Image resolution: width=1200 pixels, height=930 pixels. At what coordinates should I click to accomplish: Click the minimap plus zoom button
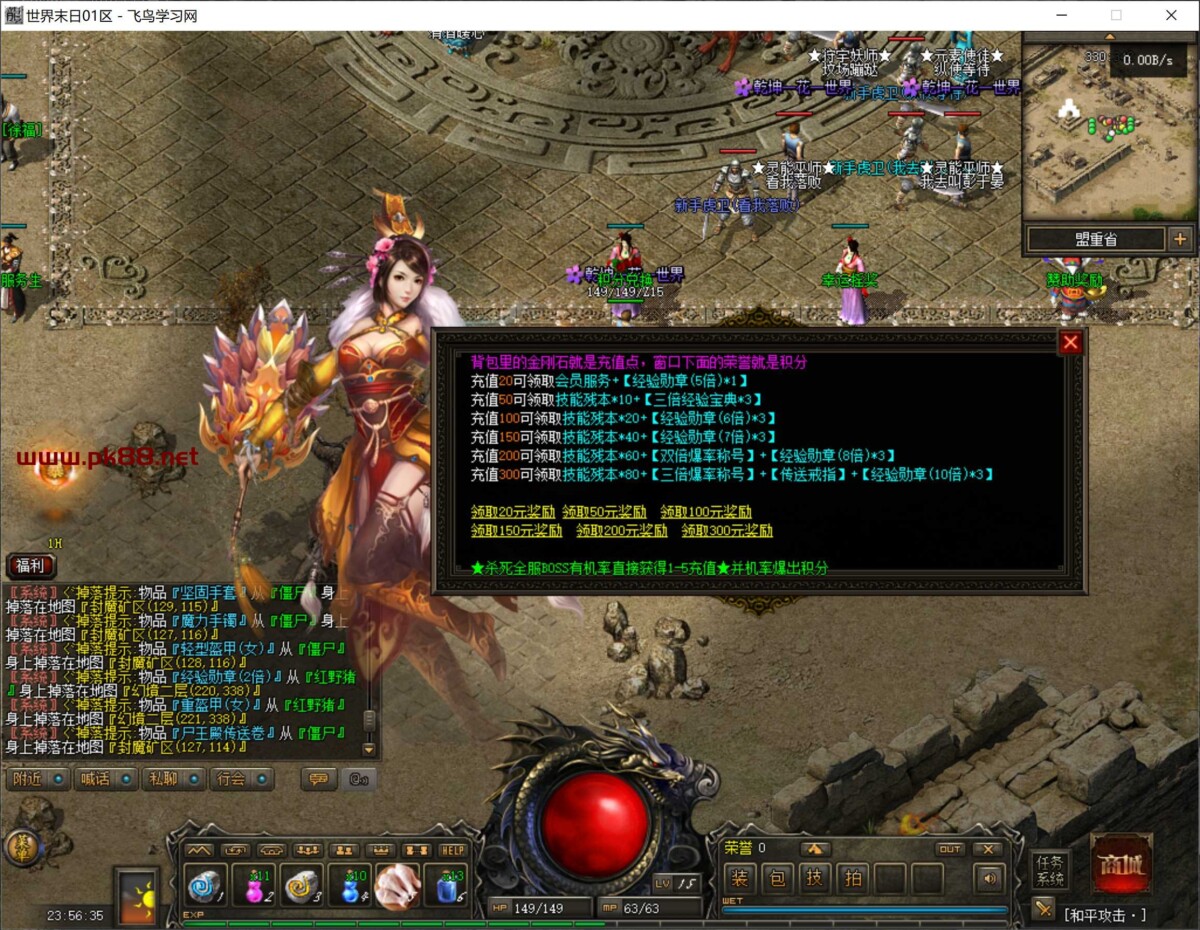pos(1180,239)
